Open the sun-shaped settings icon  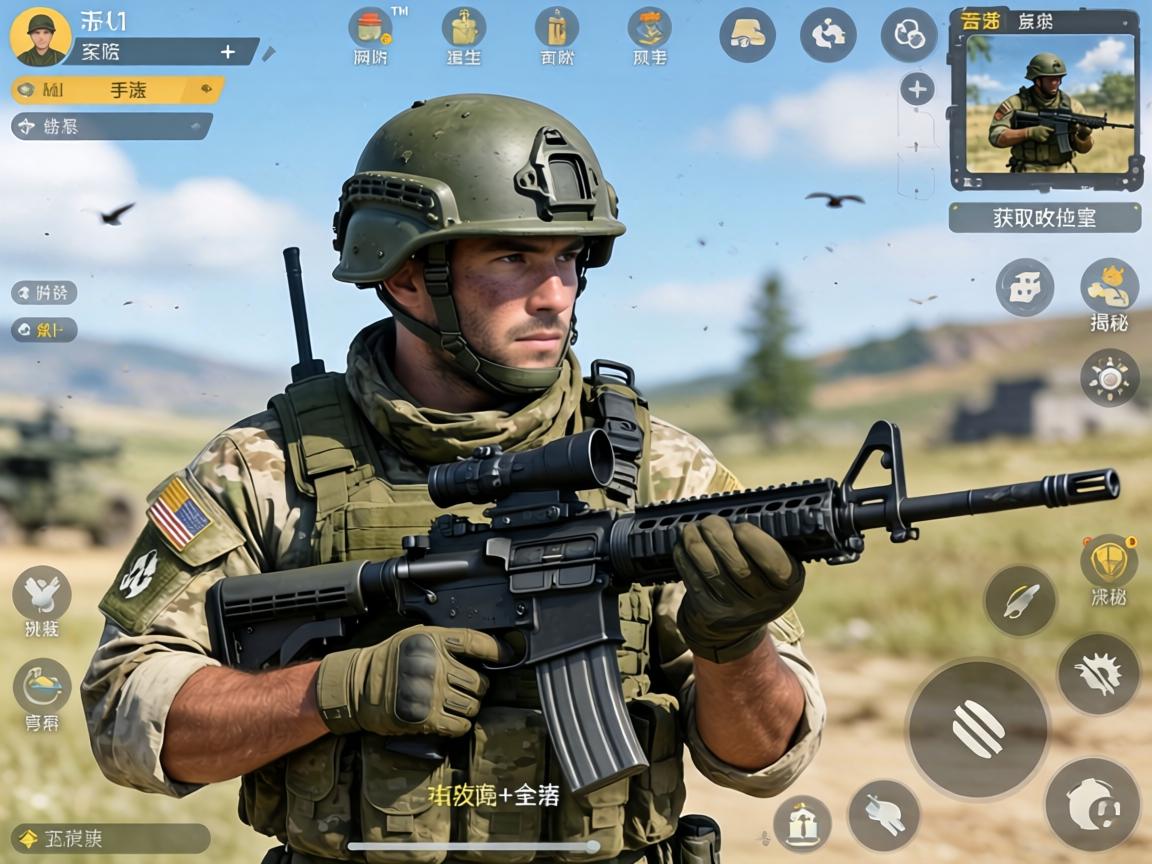pos(1109,377)
